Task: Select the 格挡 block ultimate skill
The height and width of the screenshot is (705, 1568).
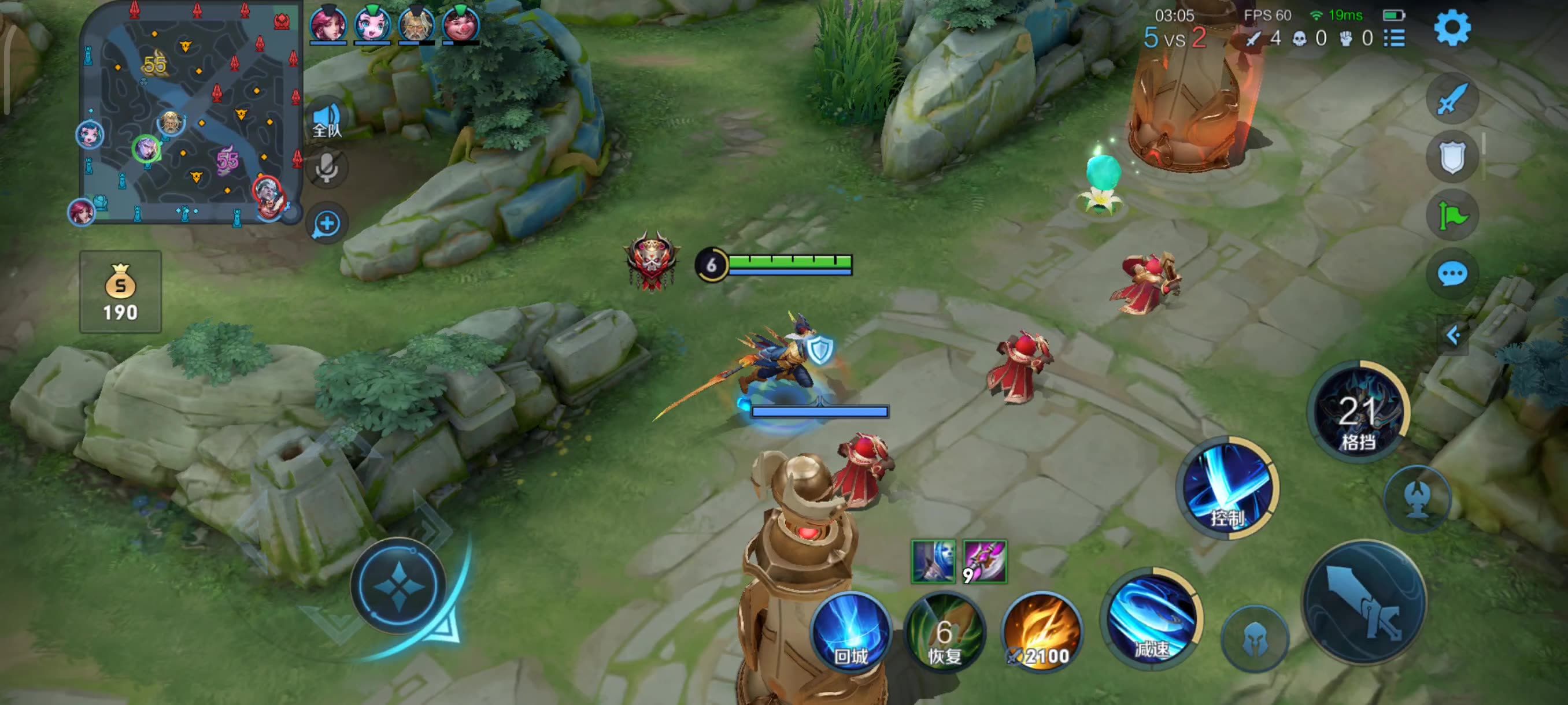Action: pos(1359,413)
